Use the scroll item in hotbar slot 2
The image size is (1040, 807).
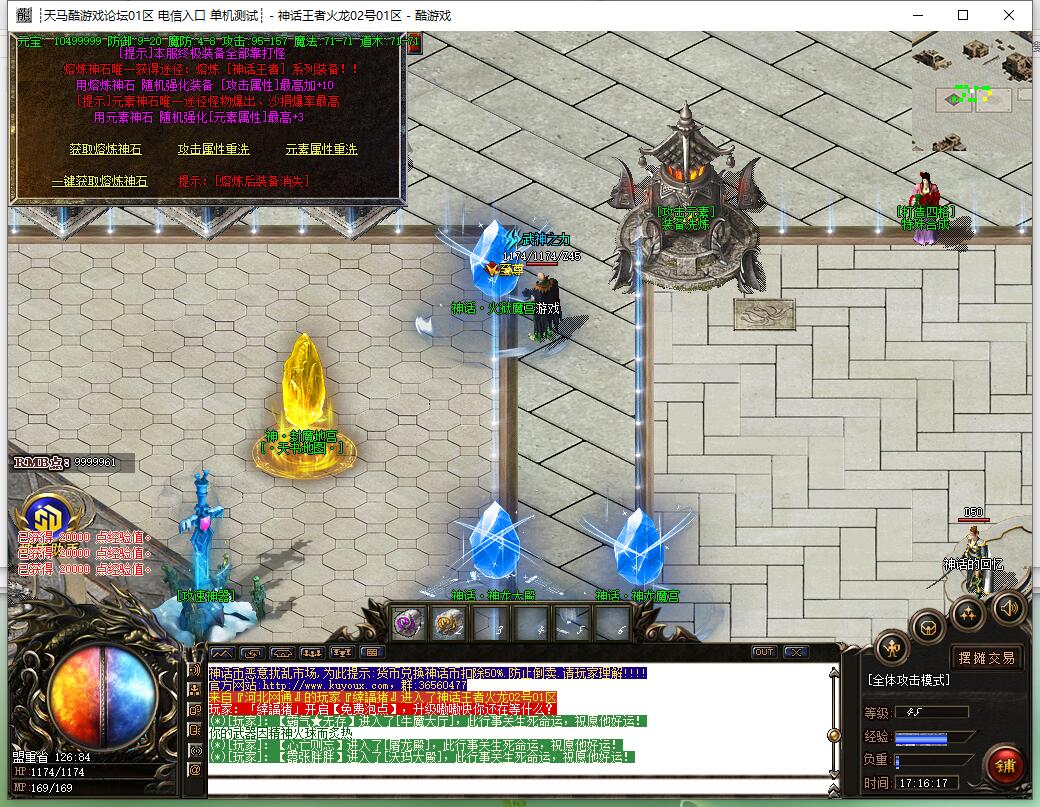point(450,624)
